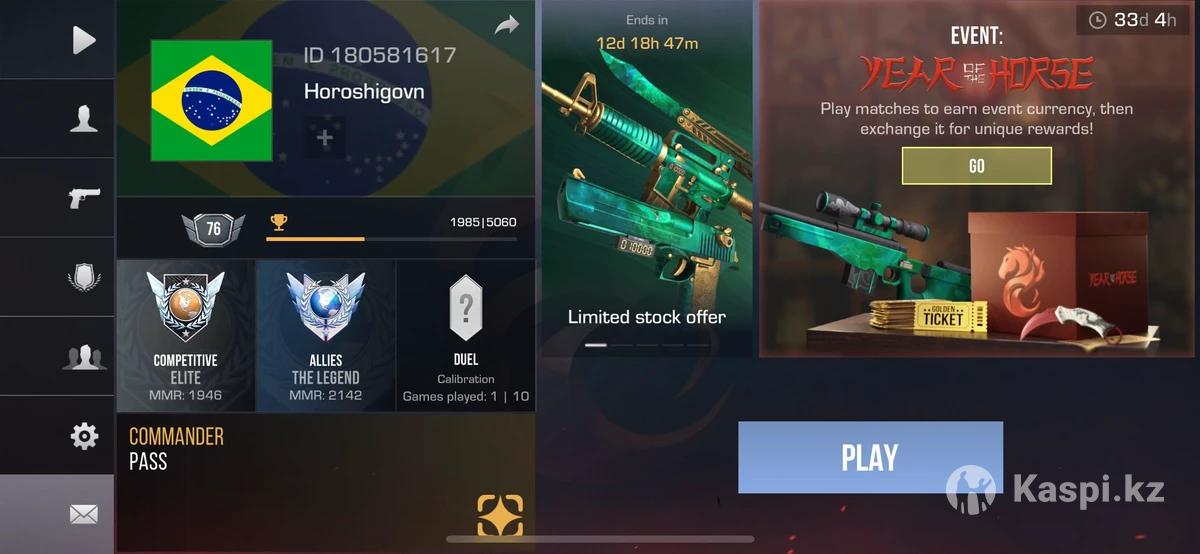Open the Year of the Horse event via GO
This screenshot has width=1200, height=554.
976,166
